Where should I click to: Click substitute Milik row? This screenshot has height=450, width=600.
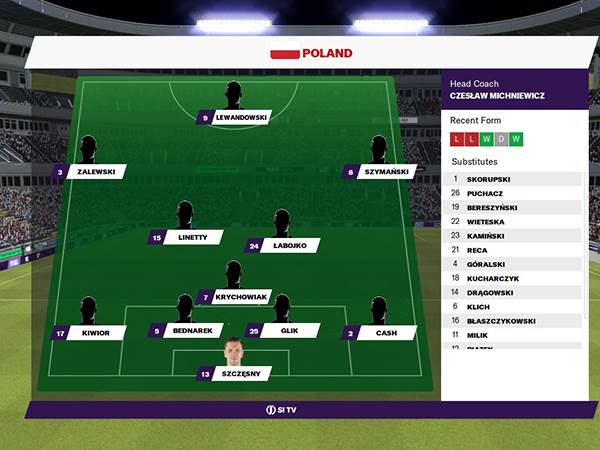coord(513,335)
